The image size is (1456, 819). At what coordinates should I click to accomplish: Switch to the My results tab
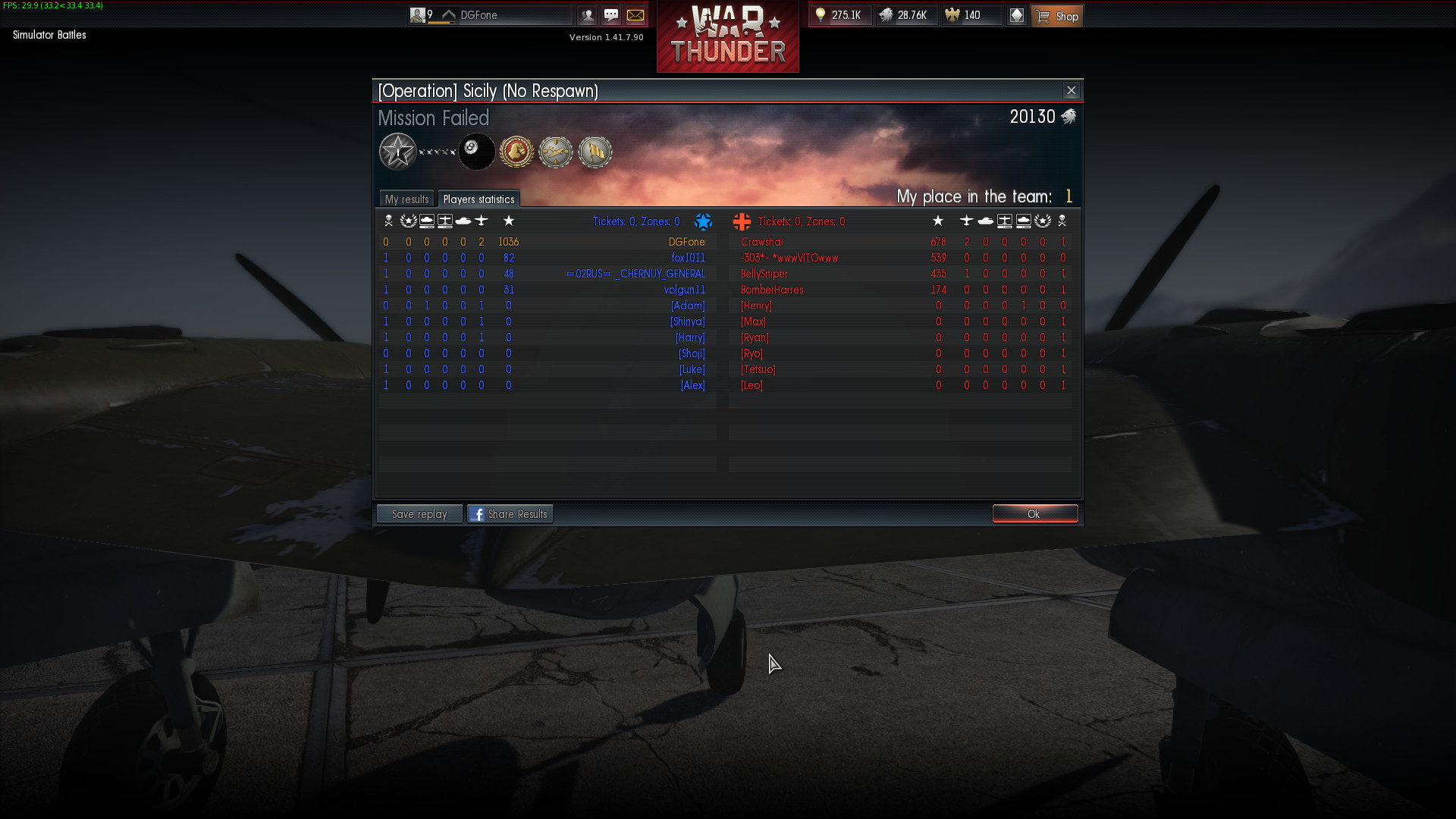tap(406, 199)
